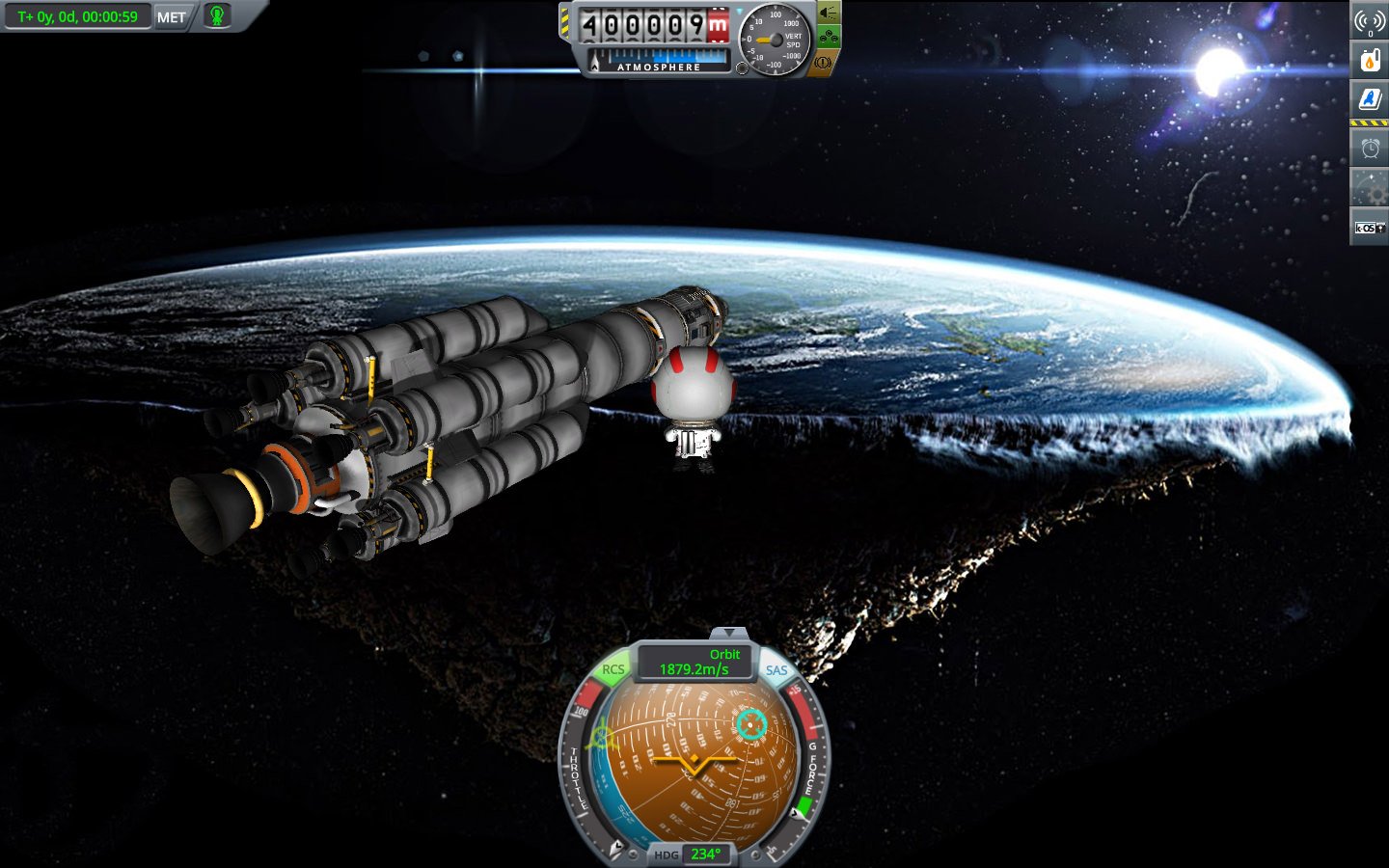1389x868 pixels.
Task: Open the Kerbal Engineer toolbar icon
Action: [1369, 97]
